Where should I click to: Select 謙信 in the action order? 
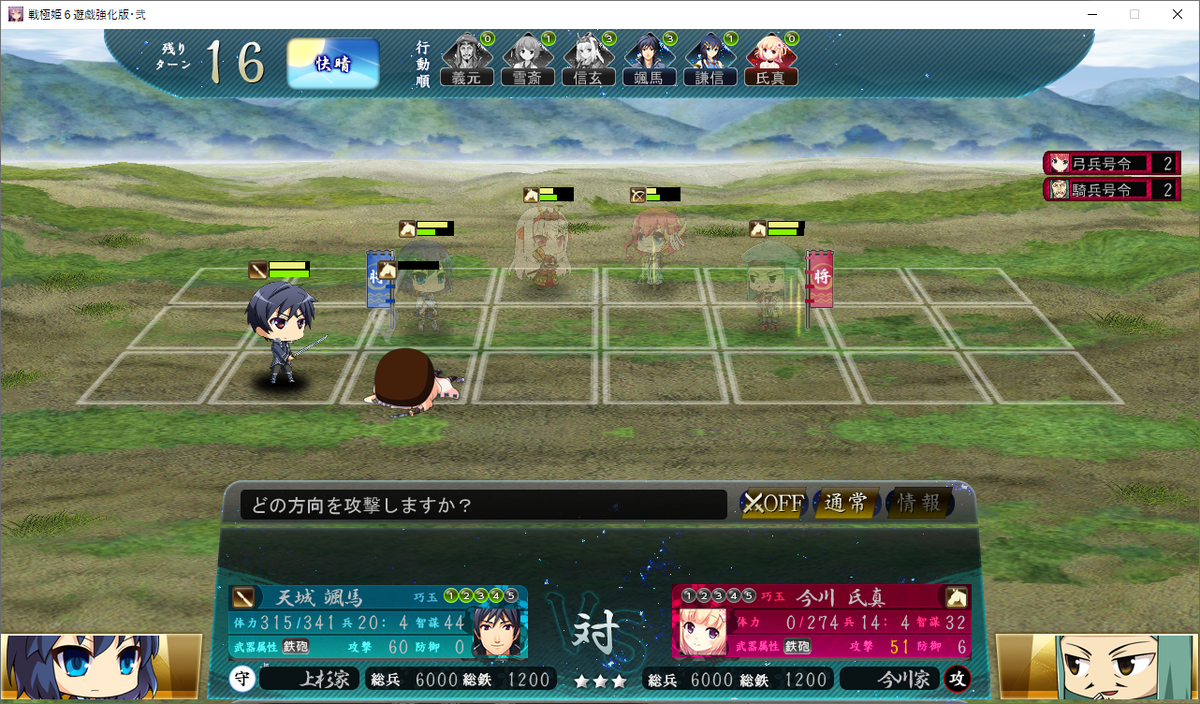coord(709,60)
